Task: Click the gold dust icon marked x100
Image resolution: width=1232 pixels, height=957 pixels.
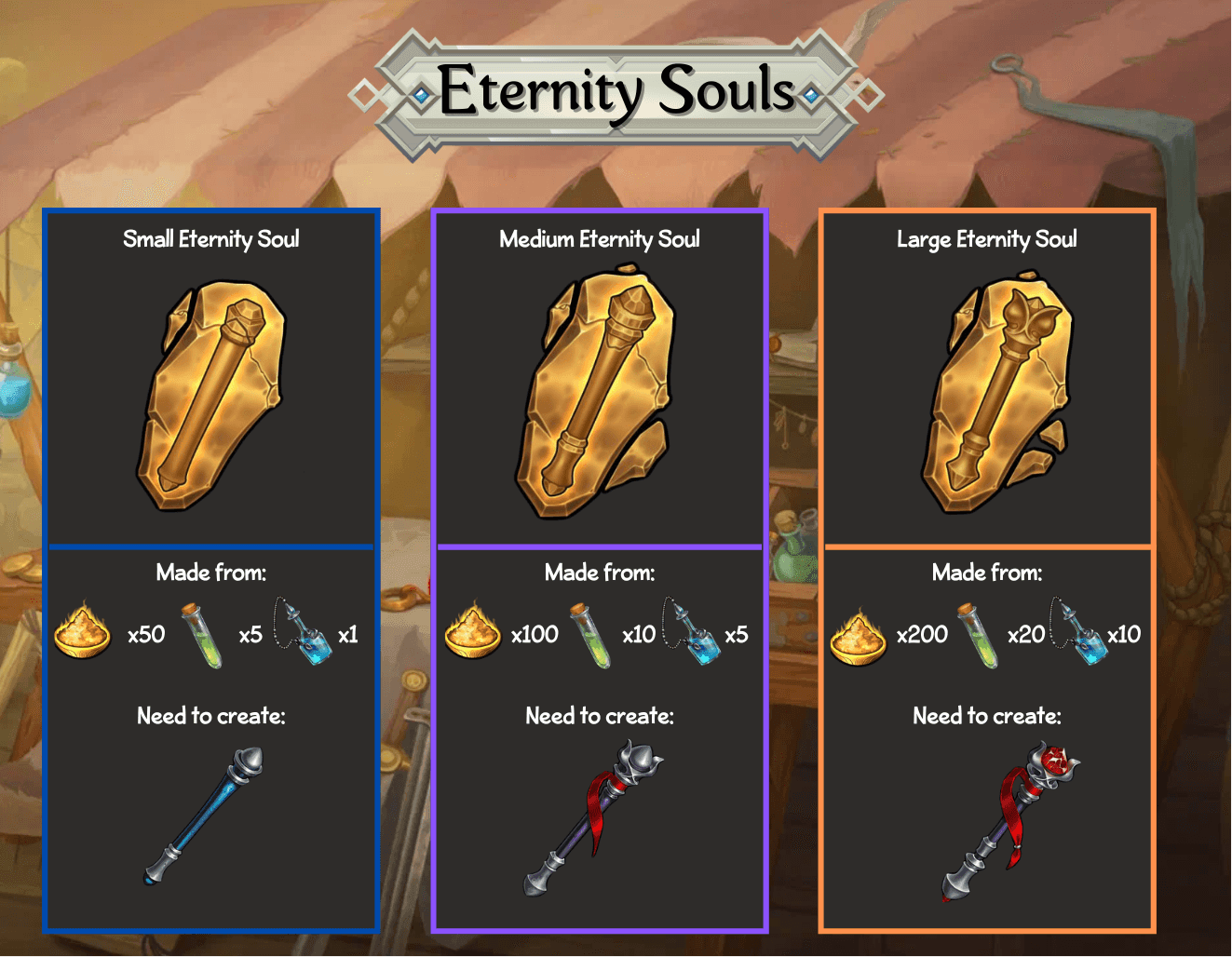Action: (x=472, y=631)
